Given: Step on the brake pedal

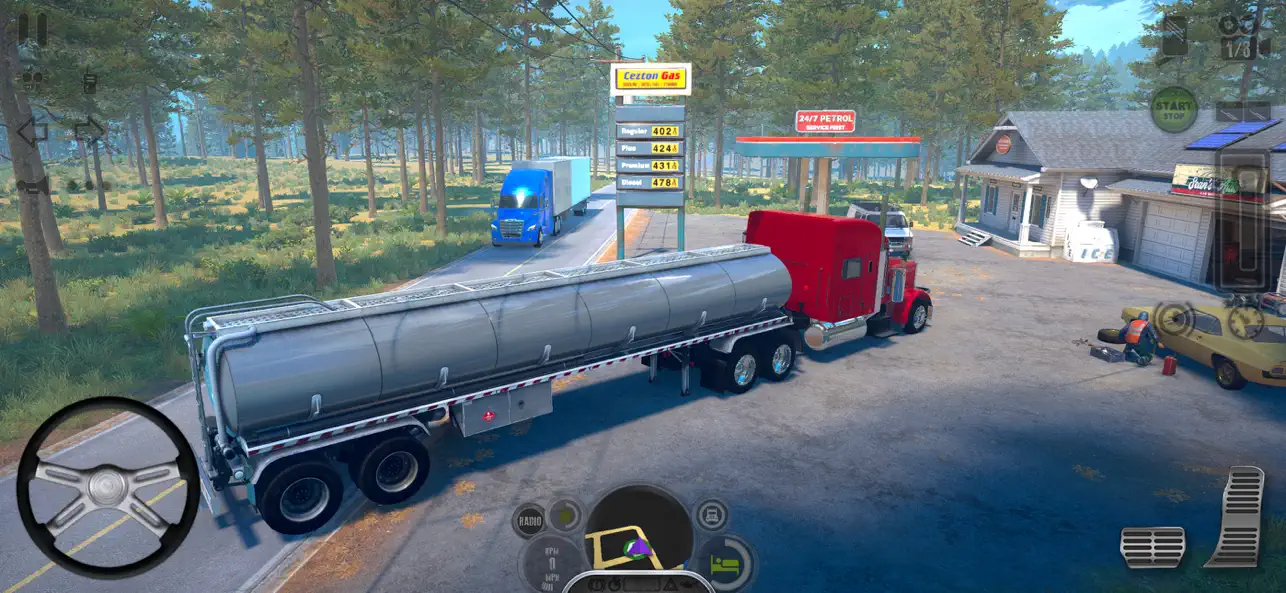Looking at the screenshot, I should point(1152,546).
